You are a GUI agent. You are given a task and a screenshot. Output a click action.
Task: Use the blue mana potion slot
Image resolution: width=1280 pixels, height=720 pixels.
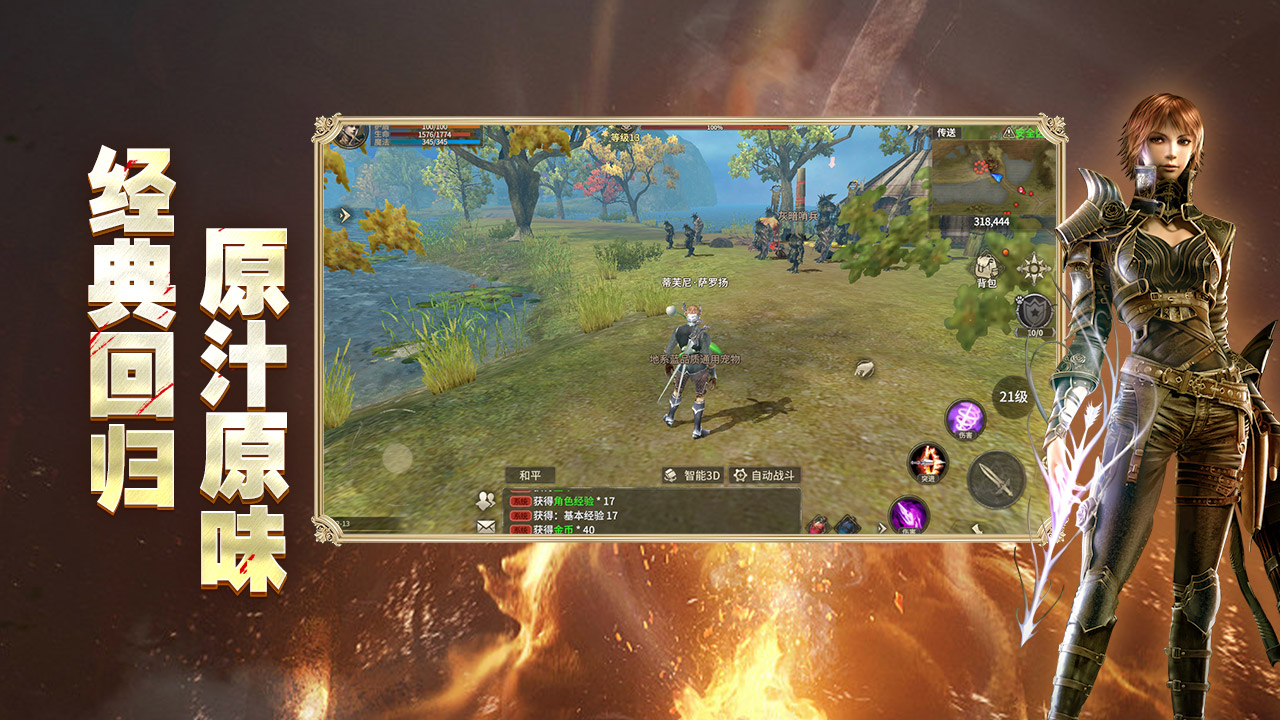[847, 525]
